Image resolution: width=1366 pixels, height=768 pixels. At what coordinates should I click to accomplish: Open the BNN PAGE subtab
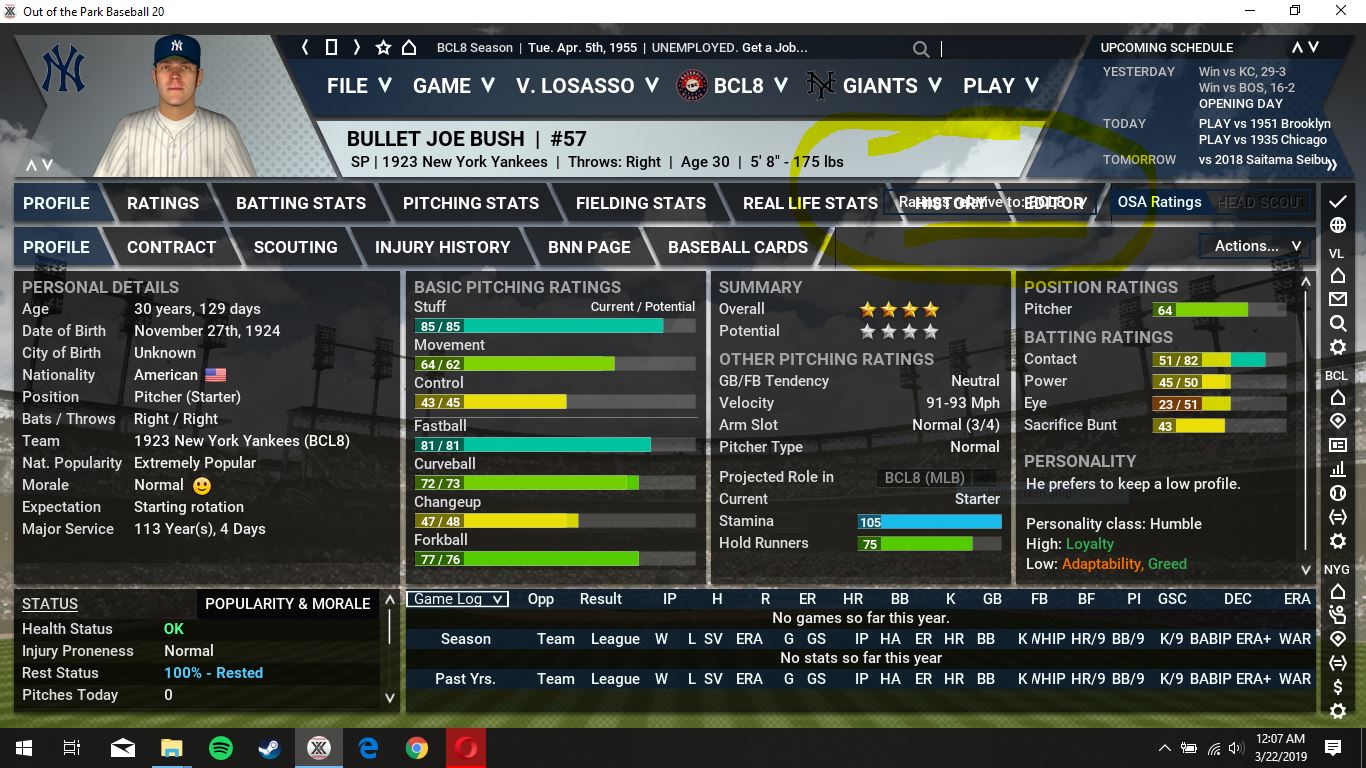589,247
